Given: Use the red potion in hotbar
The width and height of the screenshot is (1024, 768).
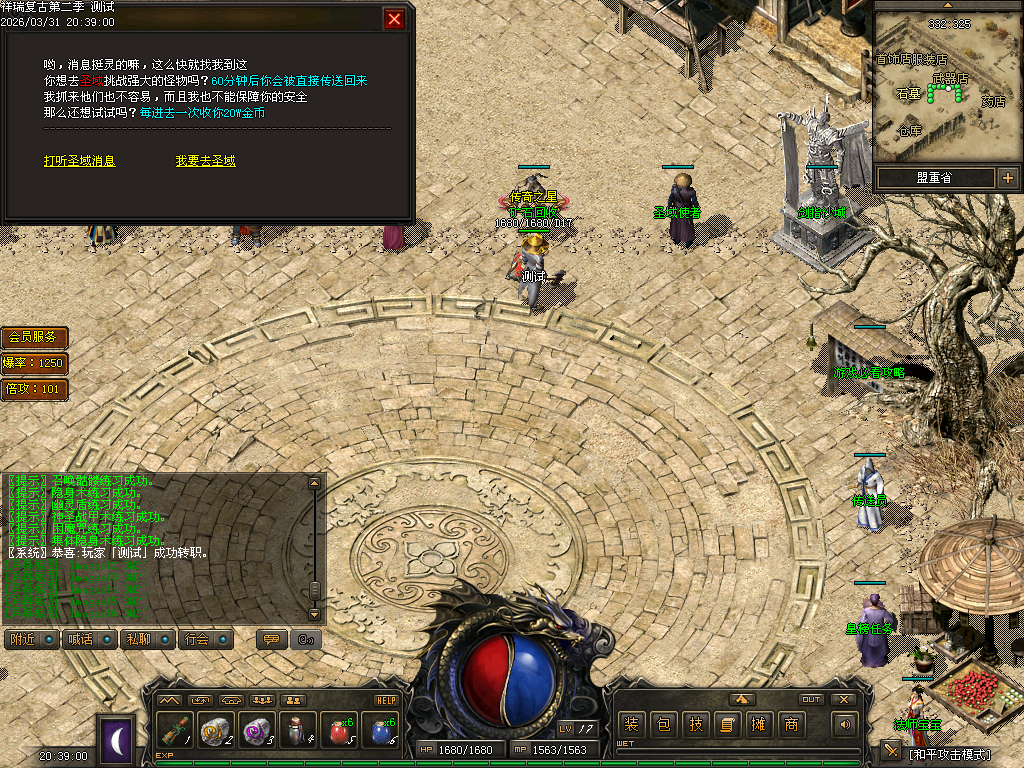Looking at the screenshot, I should pos(340,731).
